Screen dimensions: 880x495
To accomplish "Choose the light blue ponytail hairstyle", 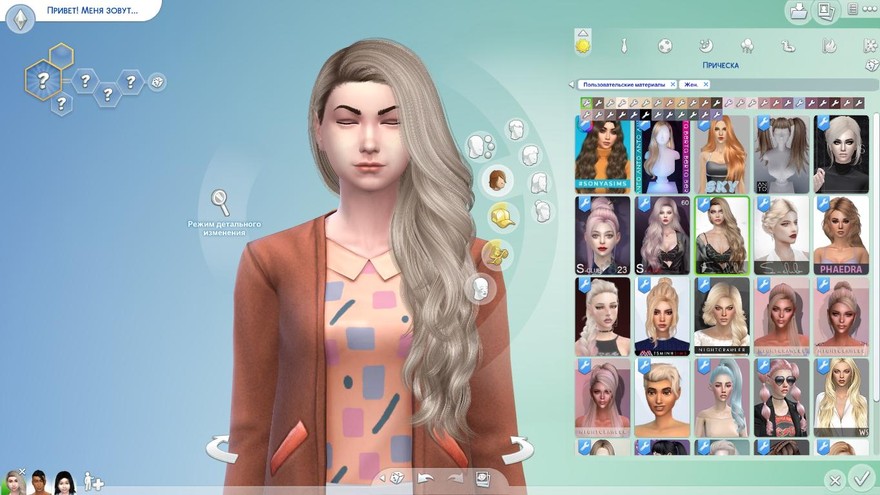I will (722, 397).
